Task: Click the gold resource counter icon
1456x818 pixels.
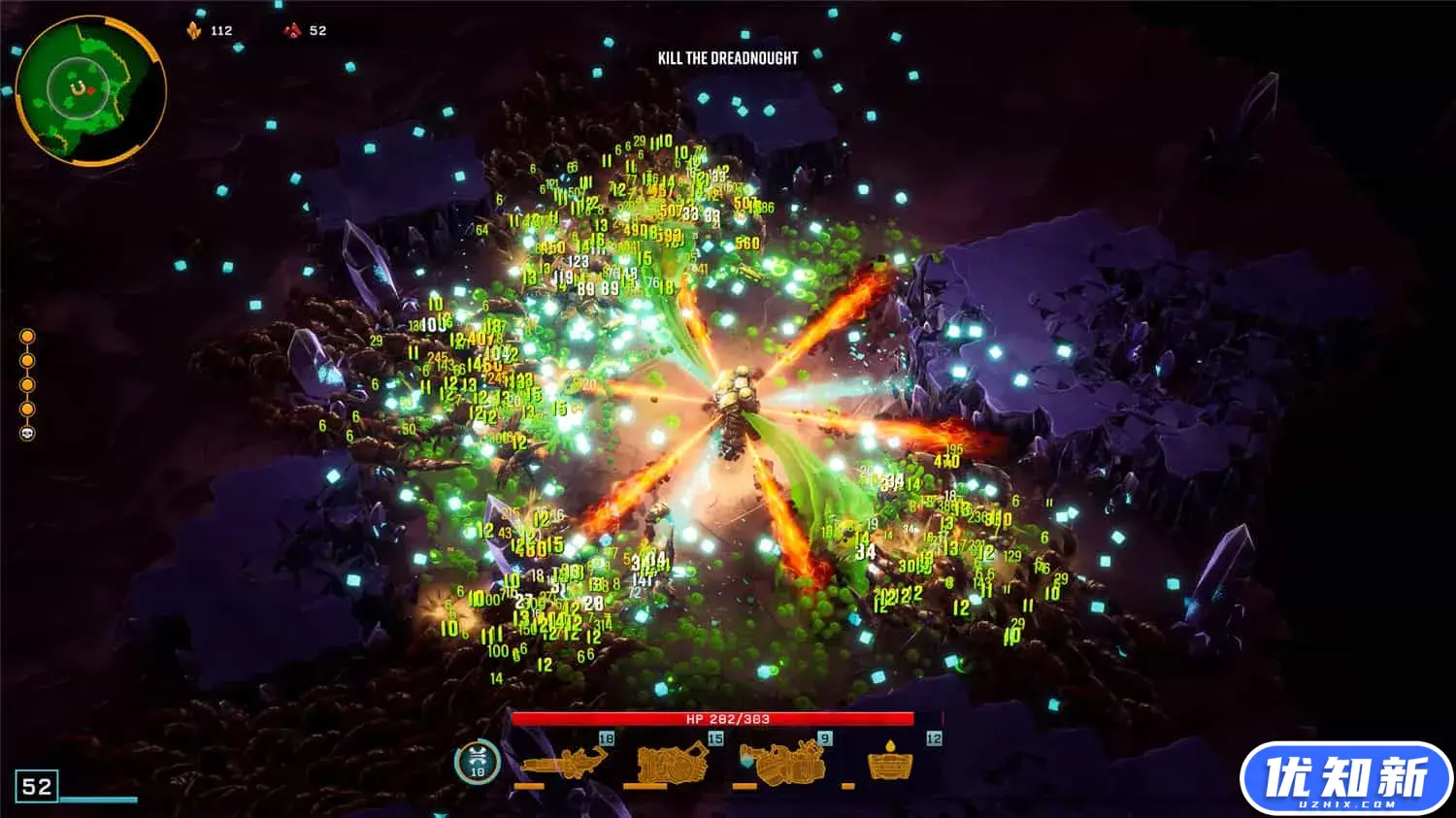Action: click(x=194, y=31)
